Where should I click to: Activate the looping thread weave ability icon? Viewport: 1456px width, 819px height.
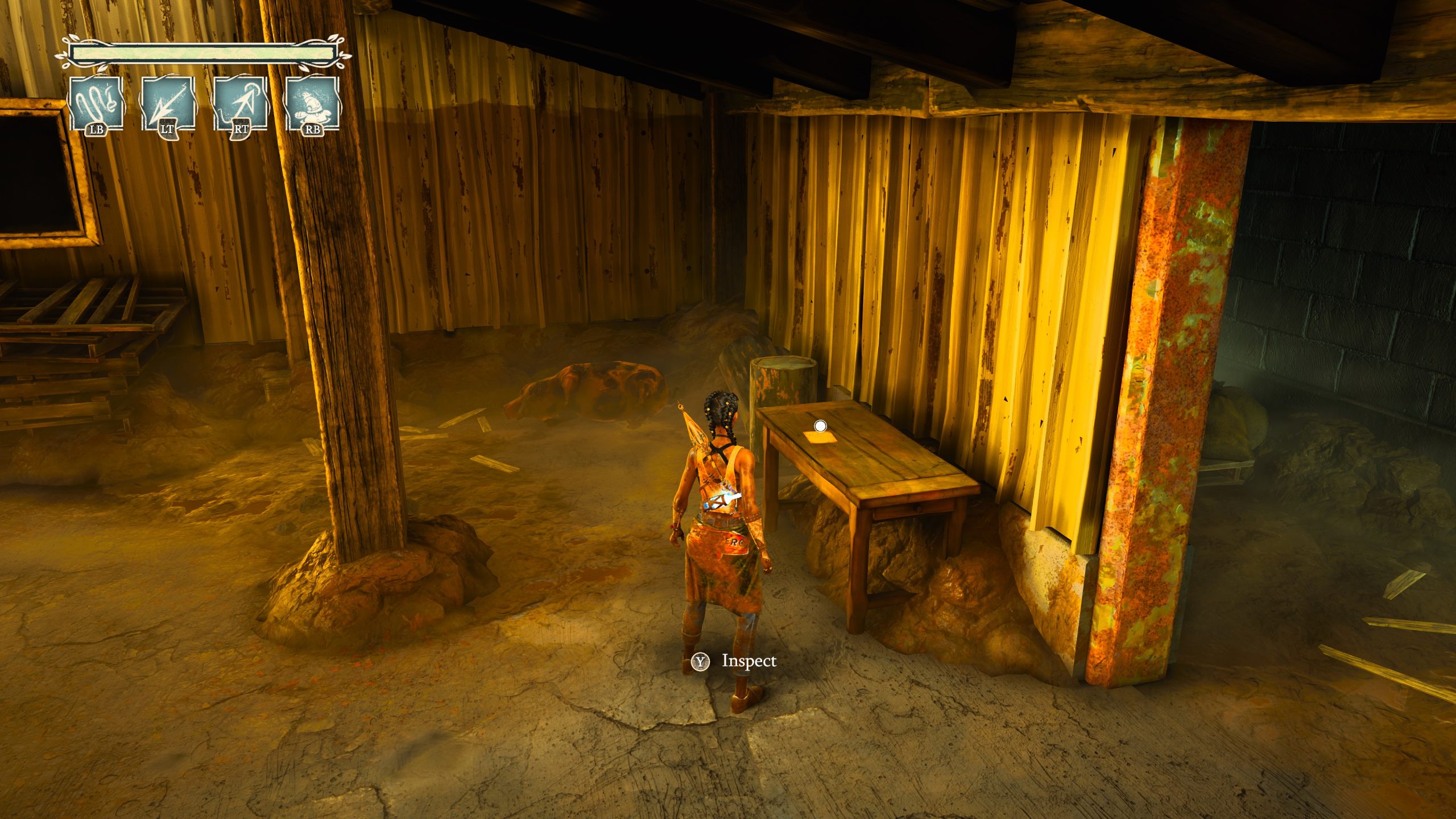click(x=96, y=105)
